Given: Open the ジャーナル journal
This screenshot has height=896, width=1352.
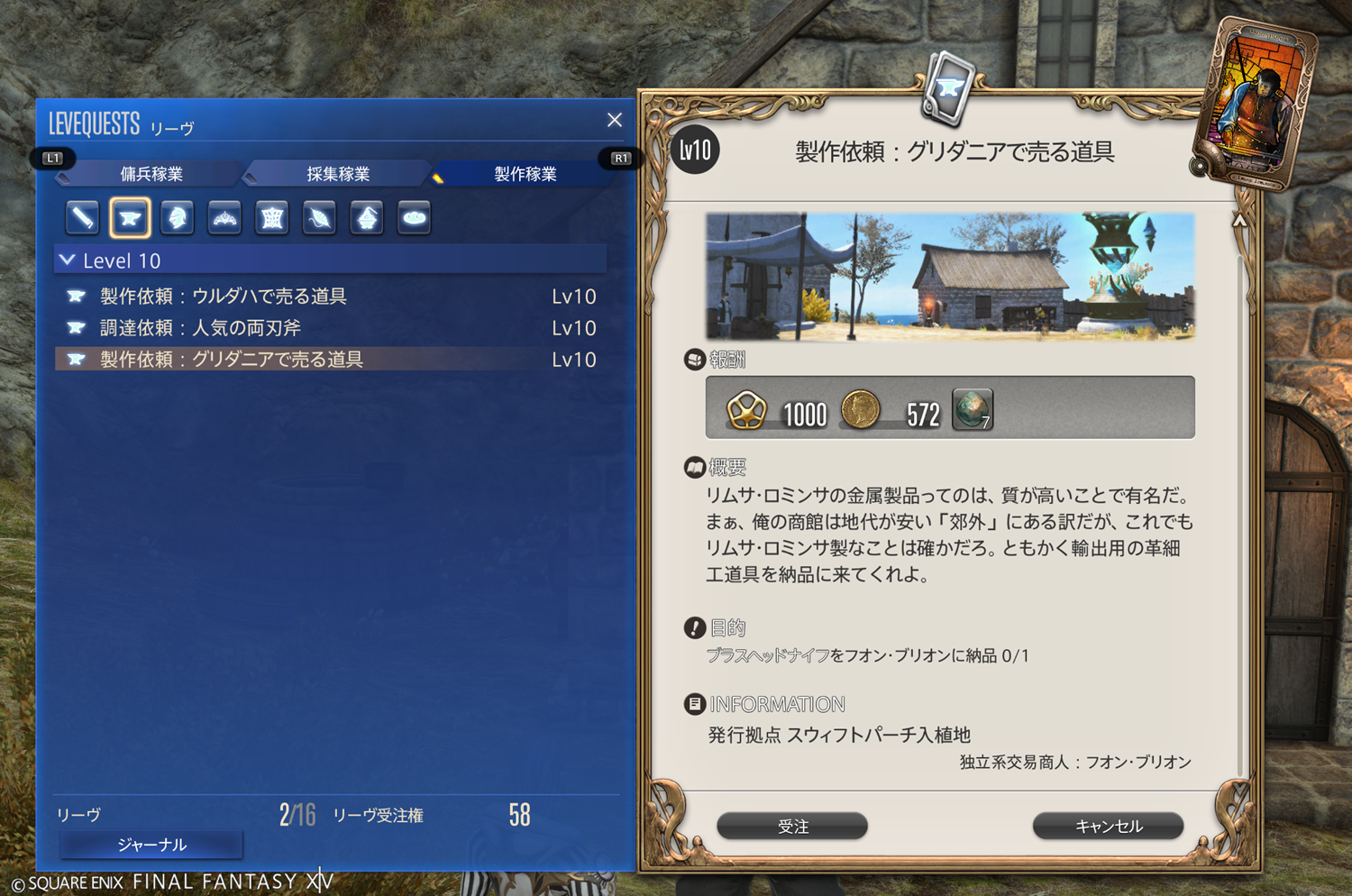Looking at the screenshot, I should 151,845.
